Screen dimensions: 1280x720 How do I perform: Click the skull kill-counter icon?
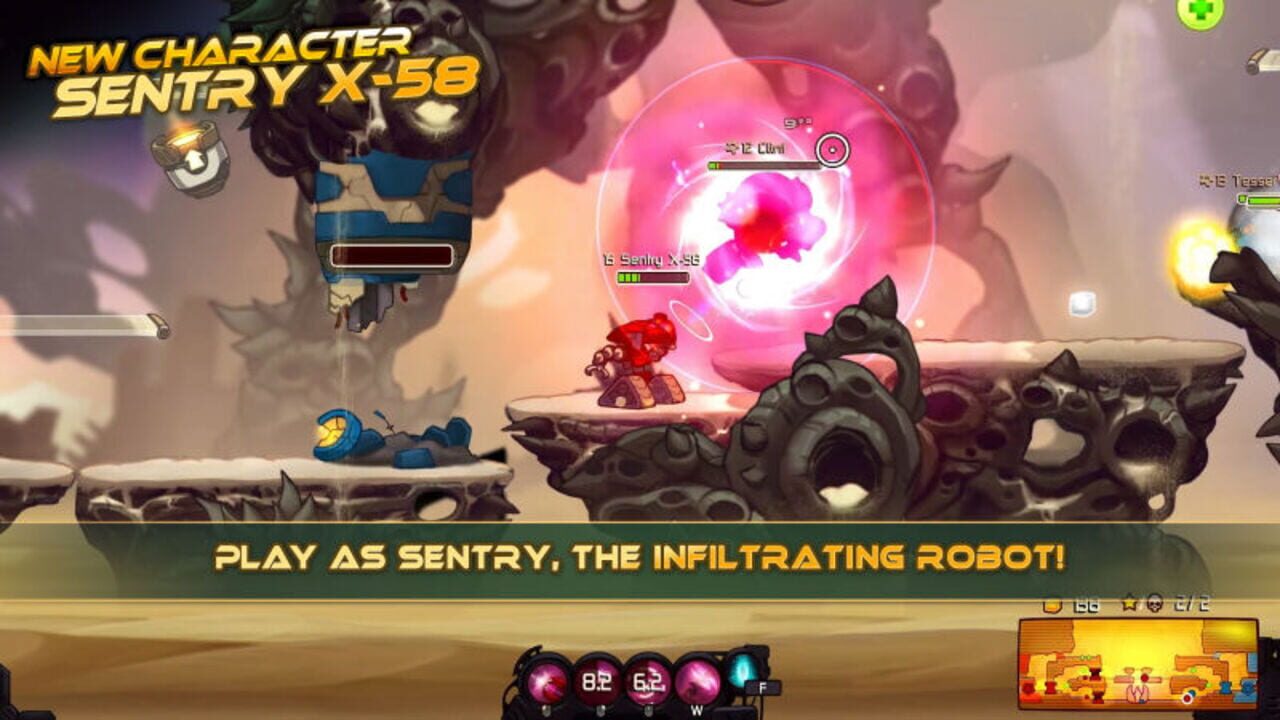[1155, 605]
